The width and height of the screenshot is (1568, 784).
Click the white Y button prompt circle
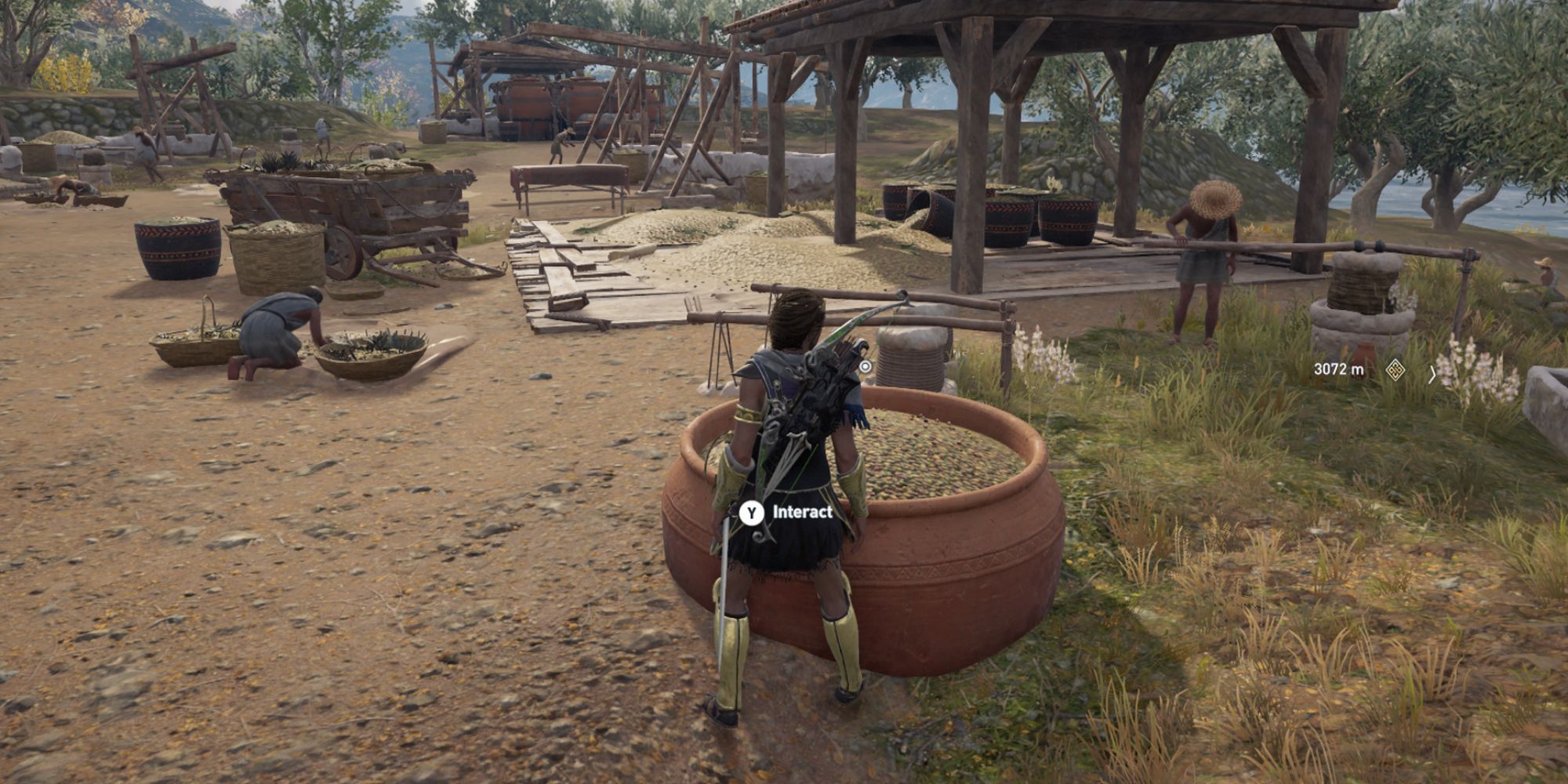[750, 511]
